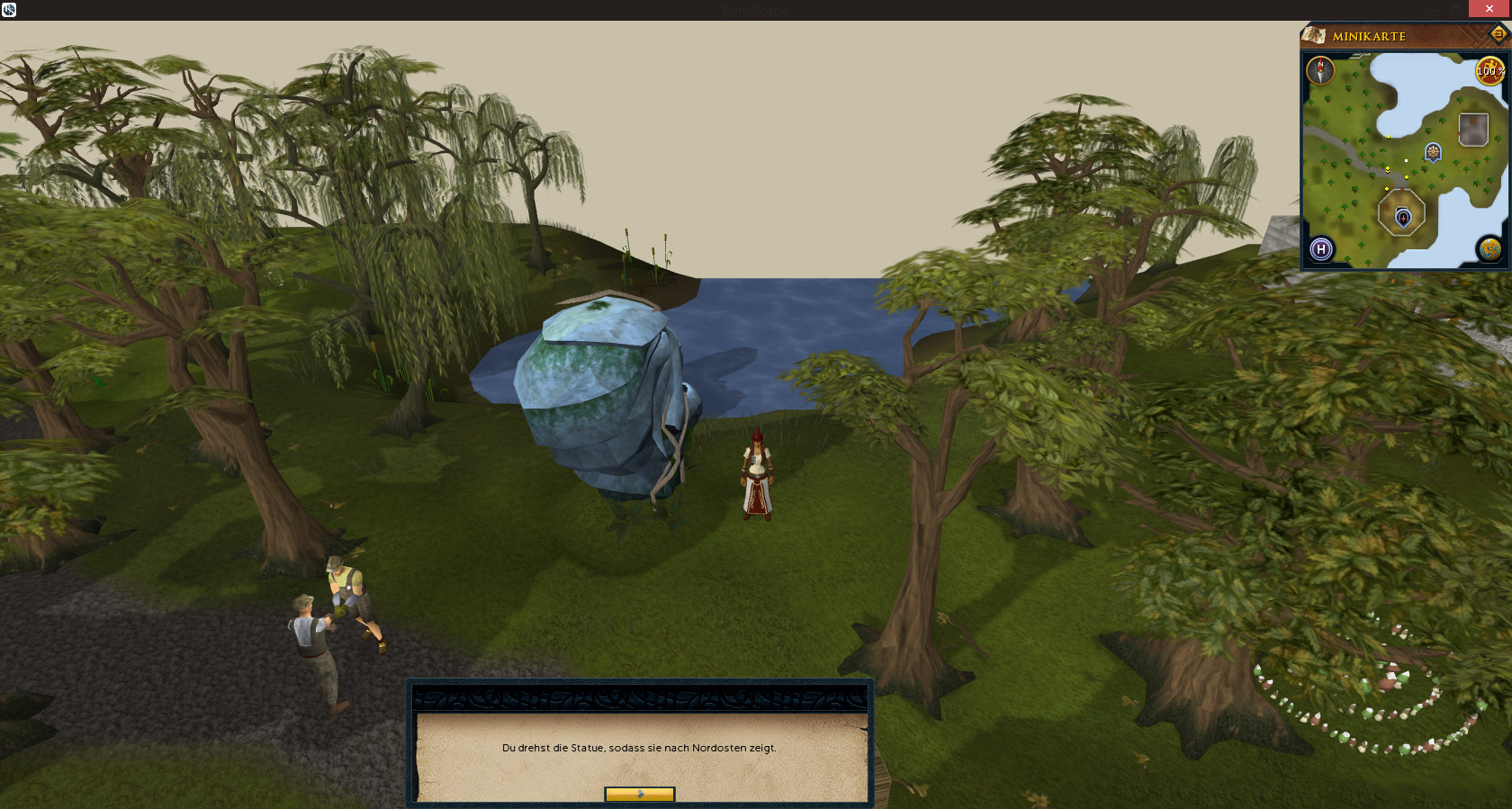
Task: Toggle run mode with the 100% energy orb
Action: pyautogui.click(x=1489, y=71)
